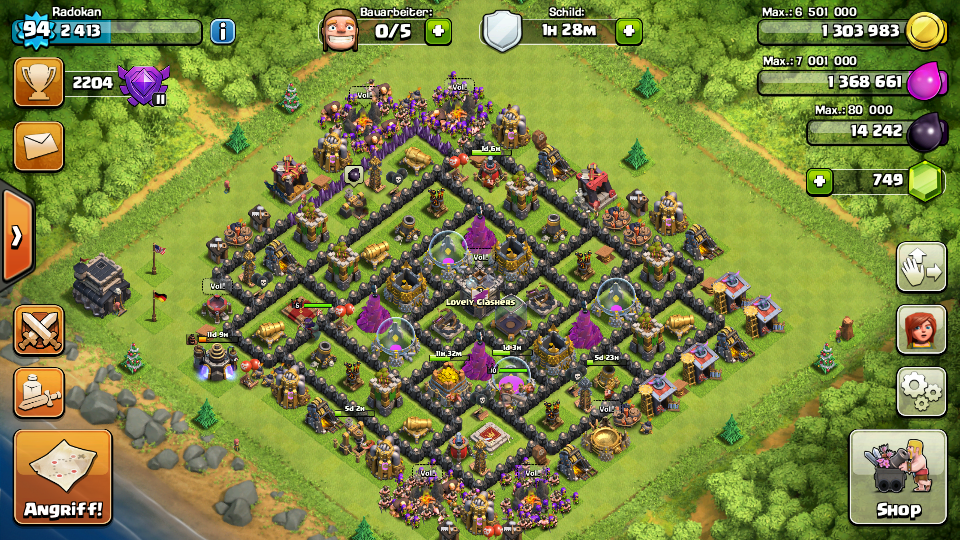
Task: Add a builder with the green plus
Action: [438, 31]
